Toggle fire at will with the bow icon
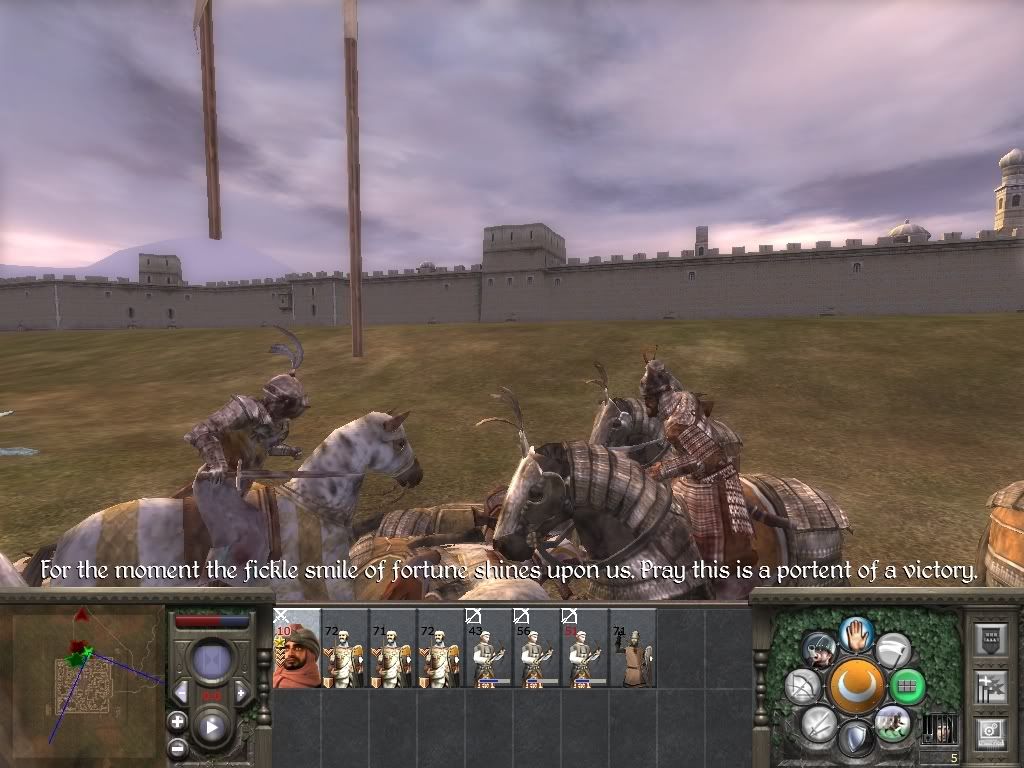The height and width of the screenshot is (768, 1024). (x=802, y=686)
